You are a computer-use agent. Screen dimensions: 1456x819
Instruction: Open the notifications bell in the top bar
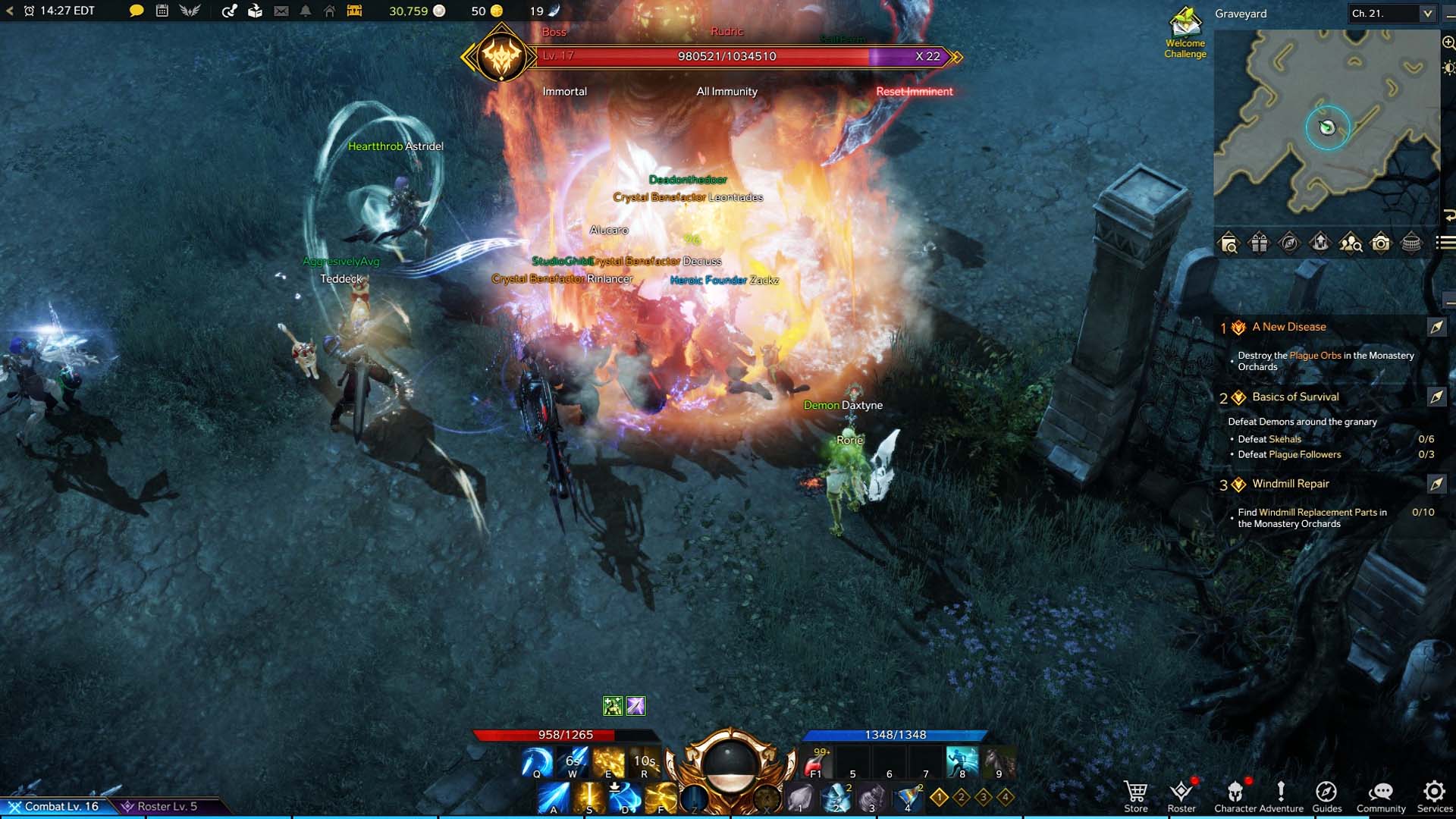pos(304,11)
